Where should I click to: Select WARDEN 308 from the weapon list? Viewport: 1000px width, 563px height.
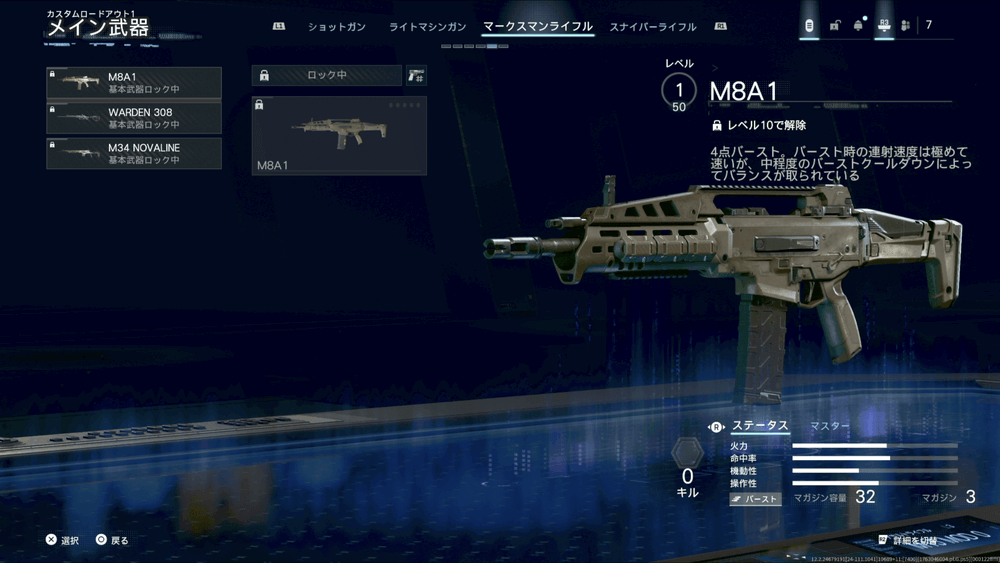coord(134,118)
